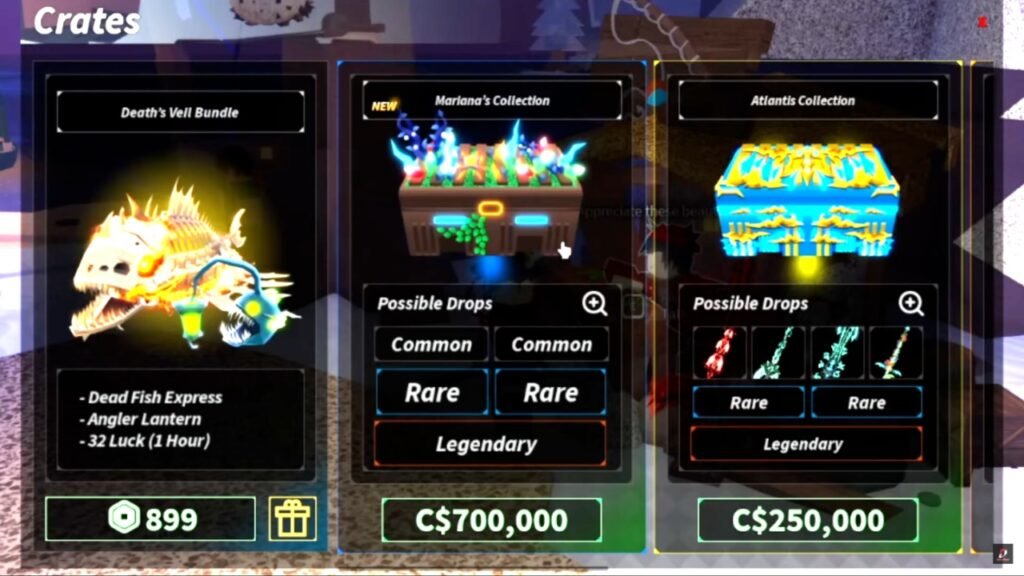Purchase Mariana's Collection crate for C$700,000
This screenshot has height=576, width=1024.
(x=491, y=520)
